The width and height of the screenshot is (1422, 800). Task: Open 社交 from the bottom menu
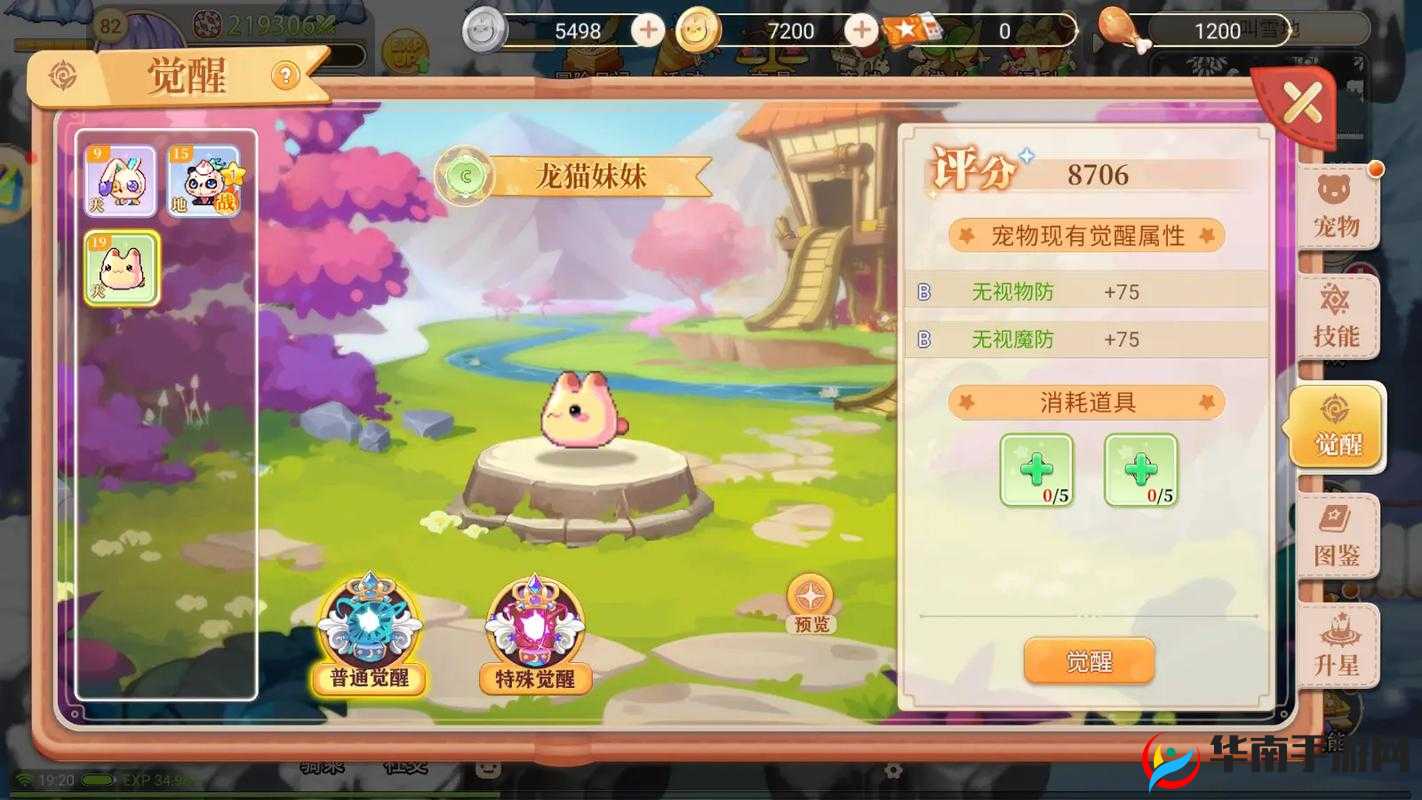click(x=408, y=768)
